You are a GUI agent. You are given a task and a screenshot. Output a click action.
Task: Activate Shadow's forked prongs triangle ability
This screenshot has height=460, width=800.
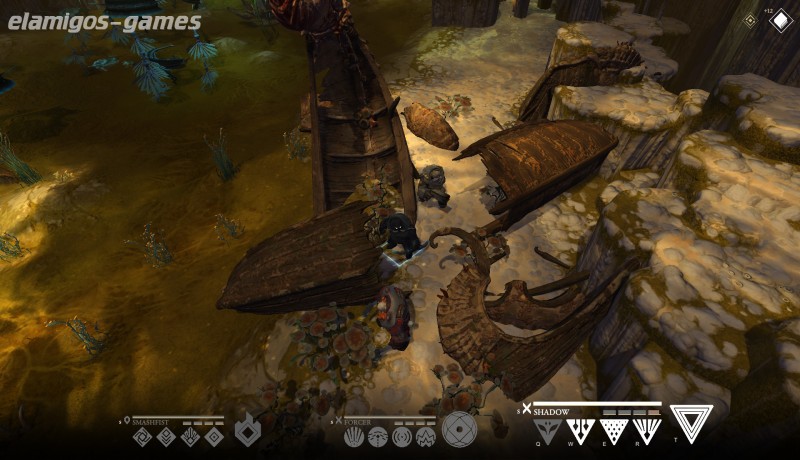[x=579, y=430]
